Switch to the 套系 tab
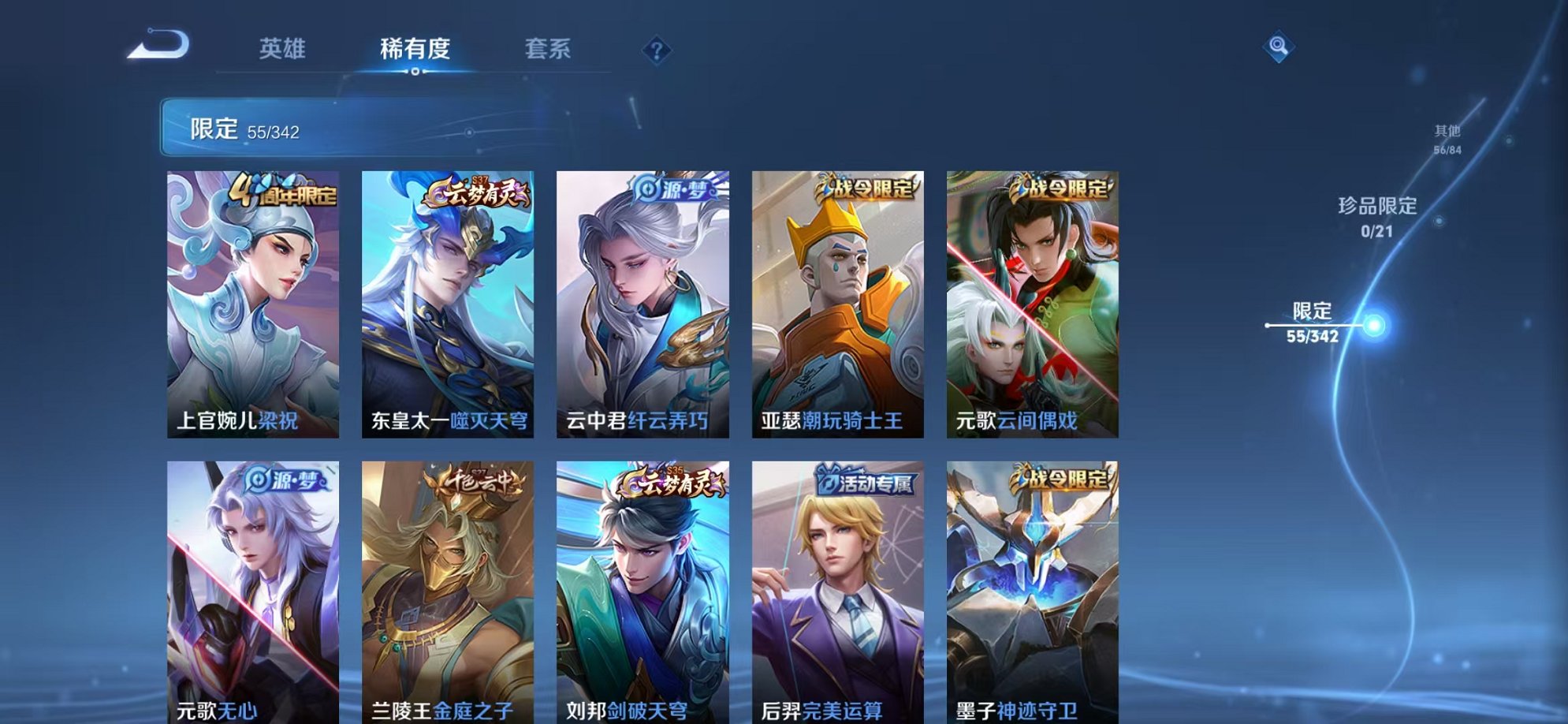This screenshot has width=1568, height=724. pyautogui.click(x=549, y=49)
